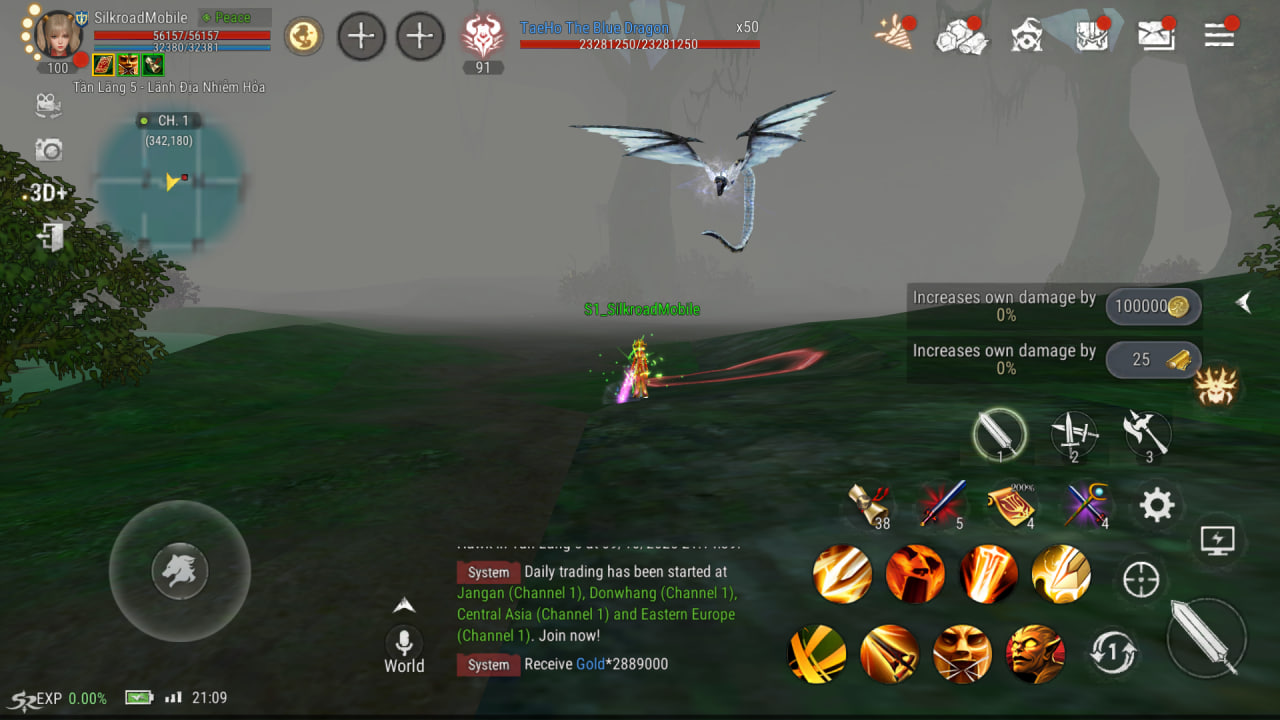
Task: Tap the screenshot camera icon
Action: click(48, 150)
